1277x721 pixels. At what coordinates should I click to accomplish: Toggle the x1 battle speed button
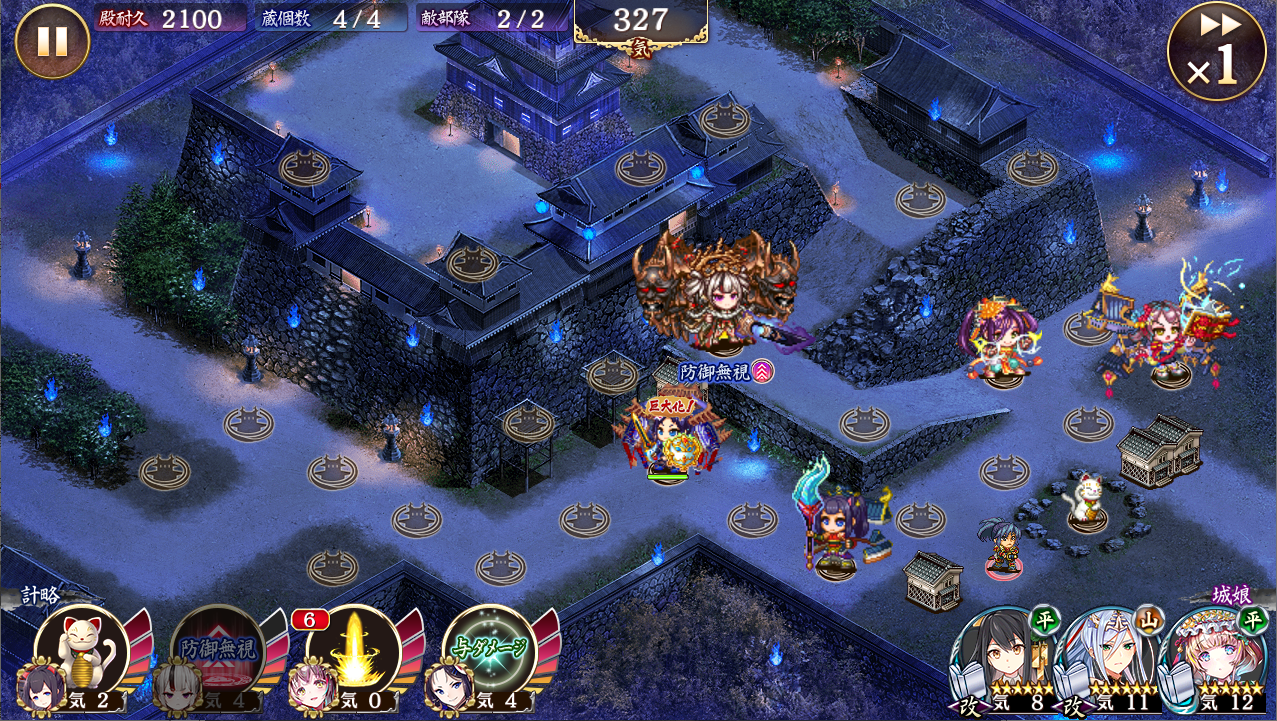coord(1216,52)
